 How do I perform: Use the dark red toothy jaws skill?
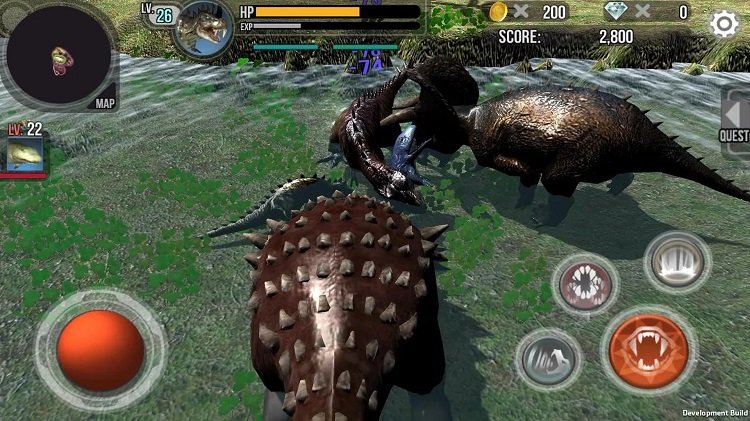pos(585,285)
